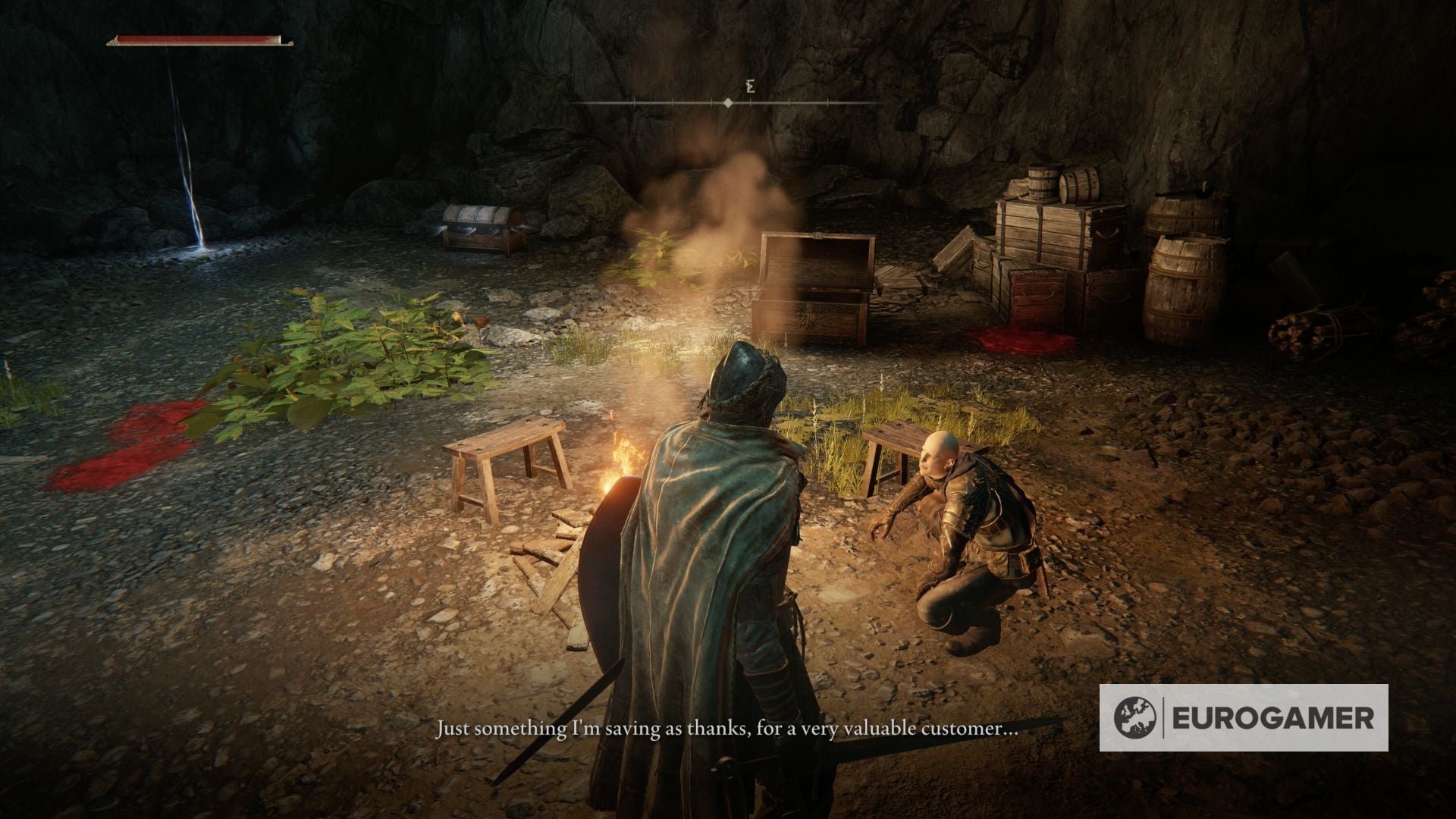Select the compass east marker
1456x819 pixels.
coord(749,86)
